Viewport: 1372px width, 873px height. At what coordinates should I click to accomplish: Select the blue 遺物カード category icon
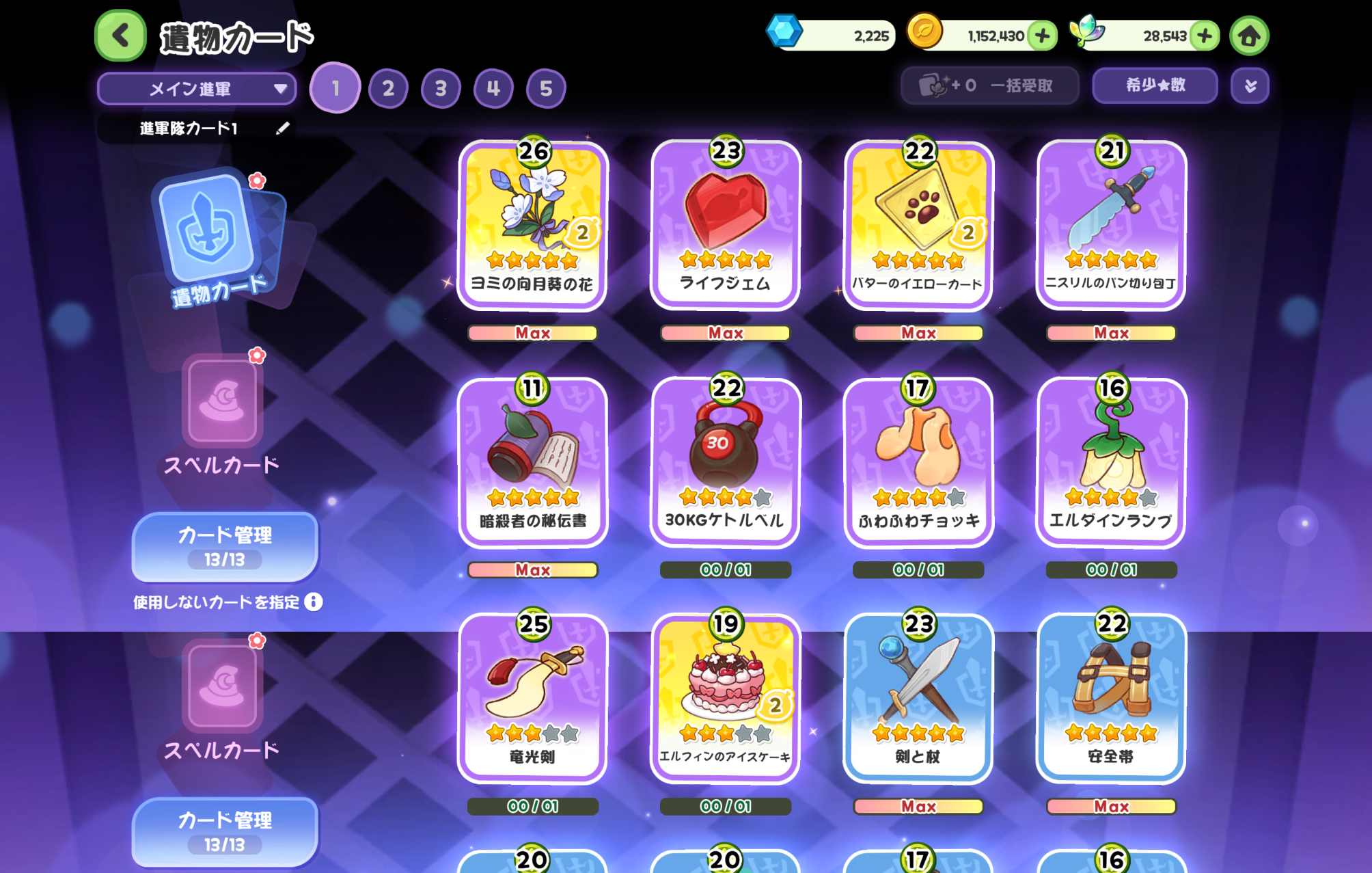click(x=213, y=232)
